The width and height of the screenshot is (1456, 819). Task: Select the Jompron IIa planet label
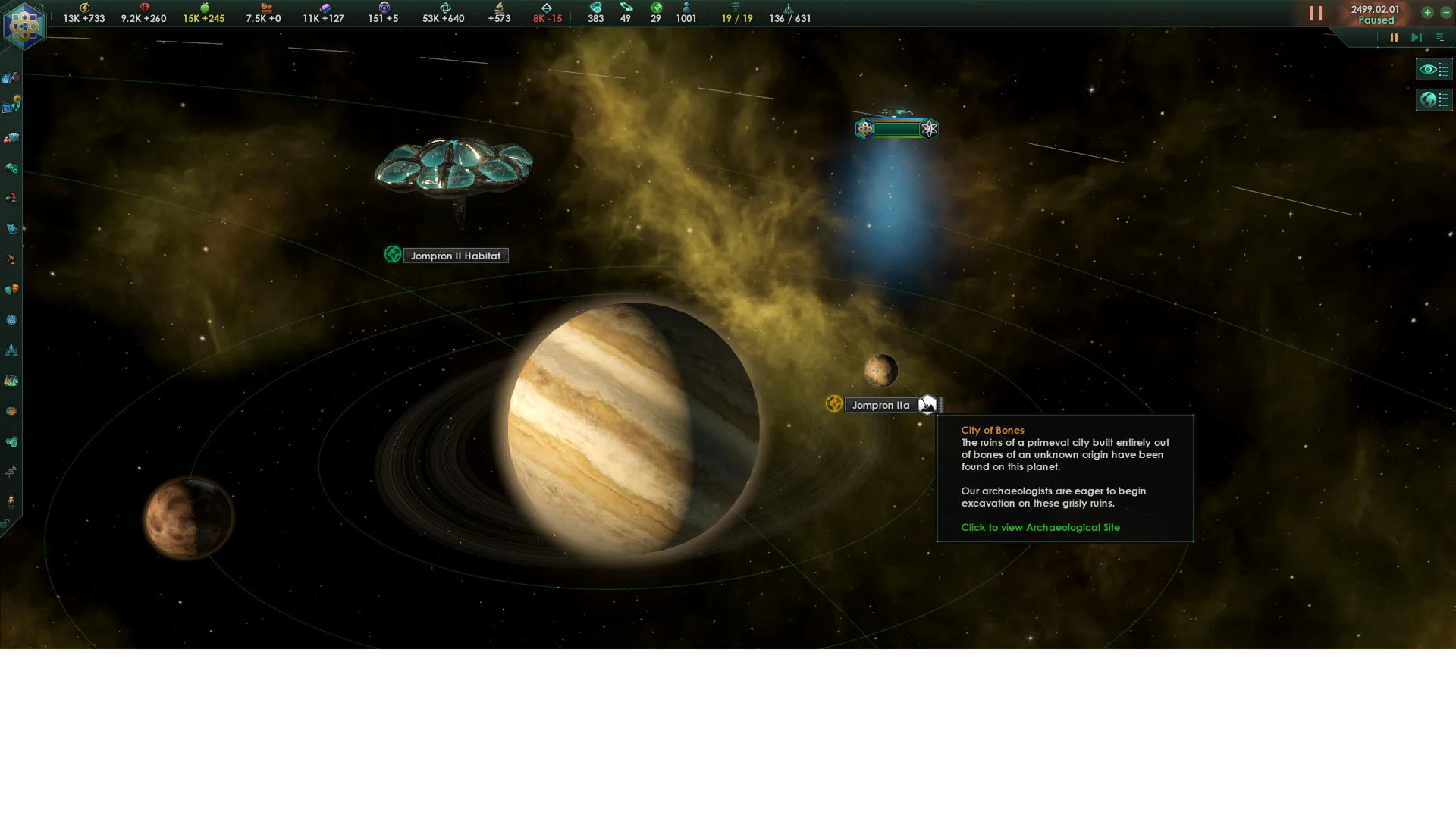point(880,405)
